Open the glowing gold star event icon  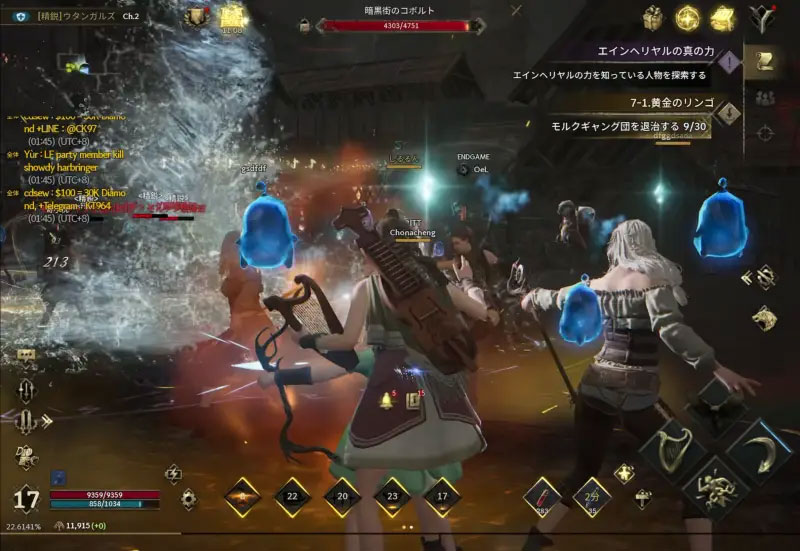(687, 18)
